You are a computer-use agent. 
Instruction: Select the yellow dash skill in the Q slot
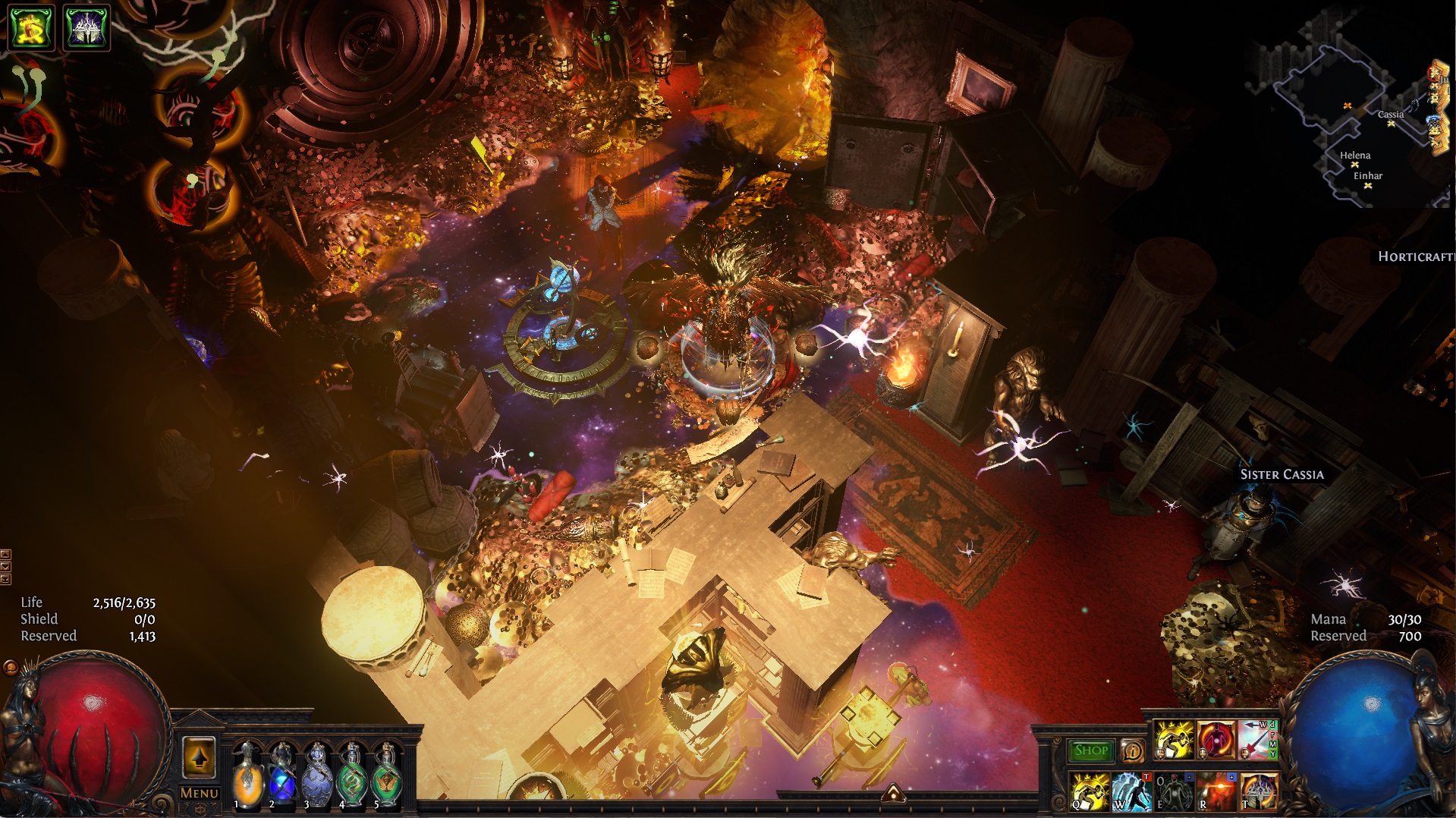point(1090,791)
